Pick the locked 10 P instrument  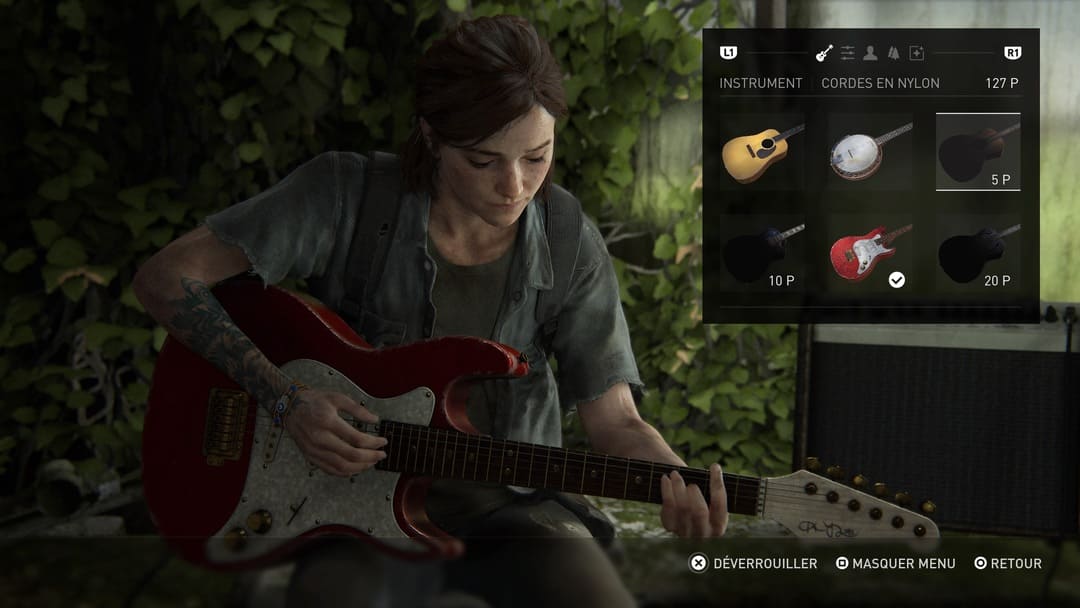pos(762,254)
